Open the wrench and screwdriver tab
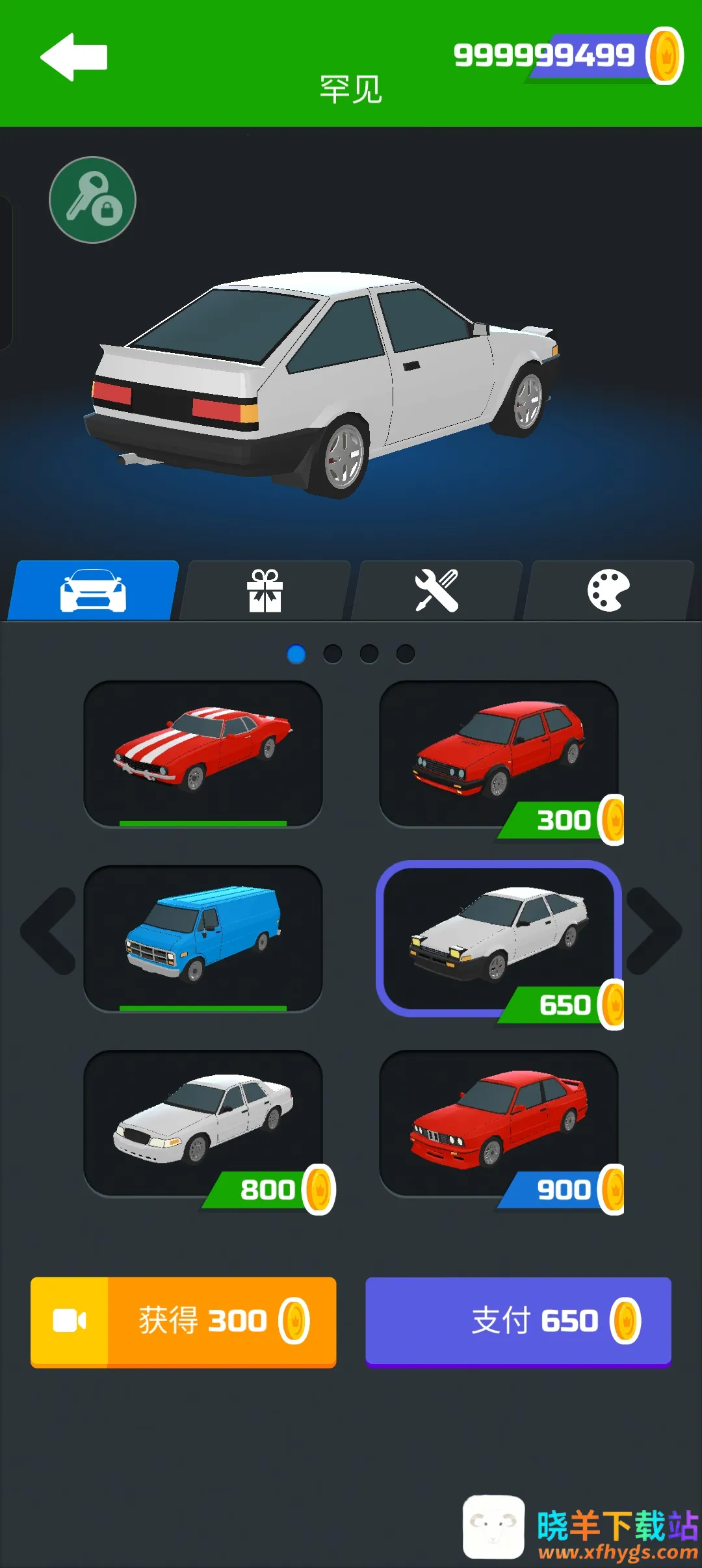 (437, 590)
